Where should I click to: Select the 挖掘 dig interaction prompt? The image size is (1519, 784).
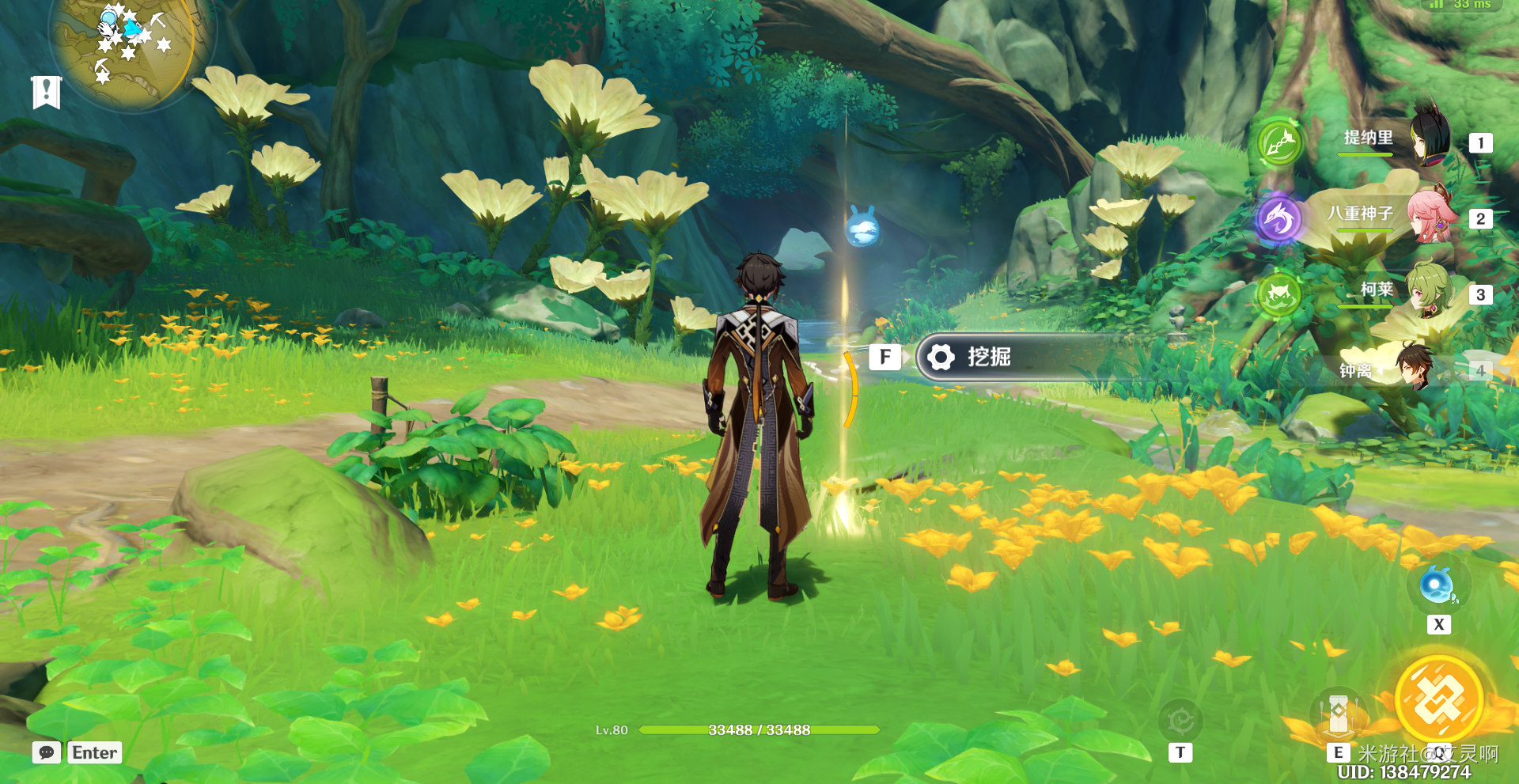click(x=989, y=358)
